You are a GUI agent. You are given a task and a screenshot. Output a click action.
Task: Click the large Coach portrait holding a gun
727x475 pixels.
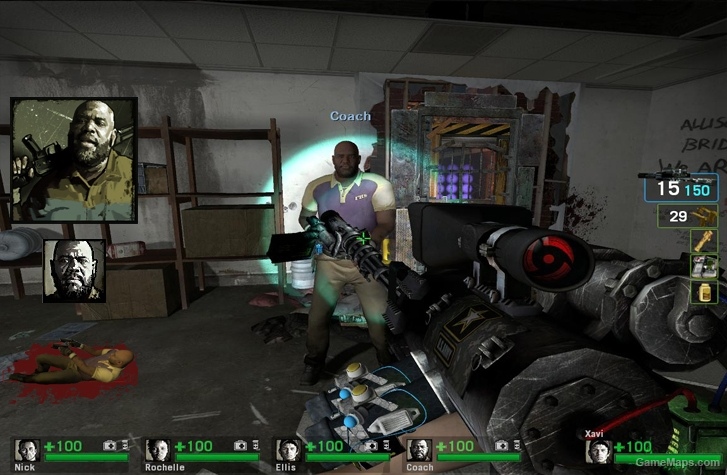(x=72, y=159)
